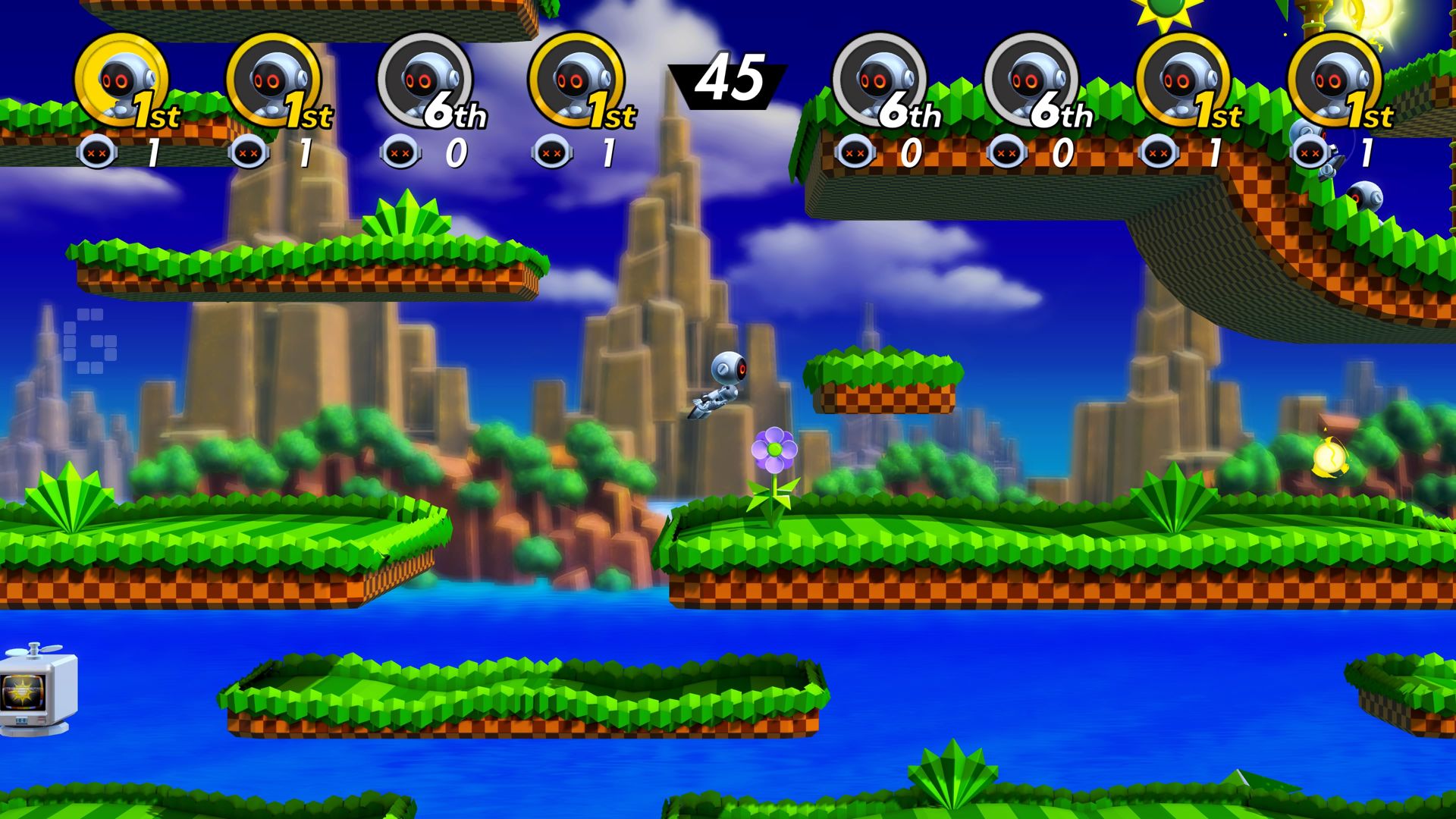
Task: Select the KO count showing 0 under a 6th-place avatar
Action: tap(910, 152)
